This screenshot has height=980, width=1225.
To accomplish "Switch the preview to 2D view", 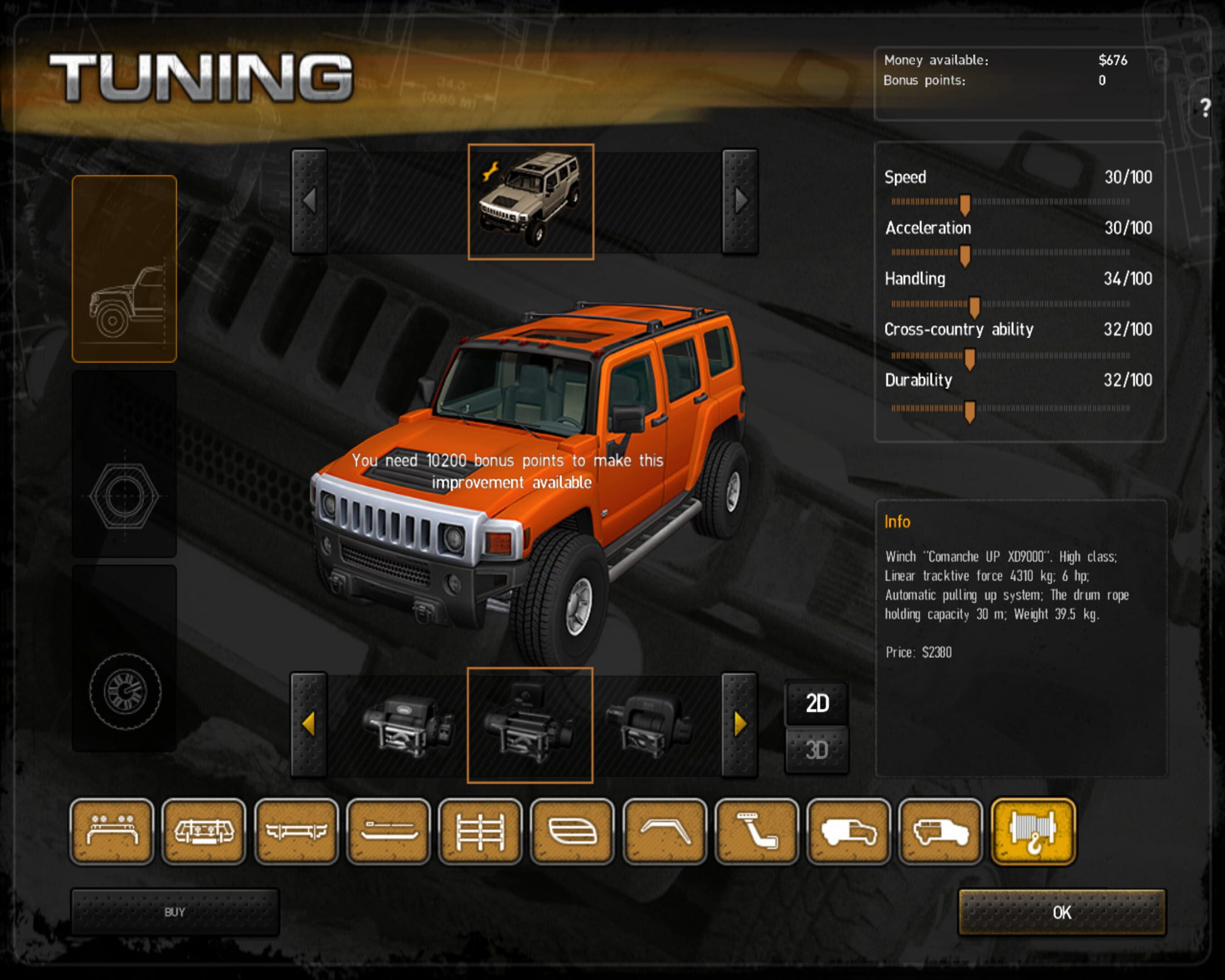I will [x=817, y=703].
